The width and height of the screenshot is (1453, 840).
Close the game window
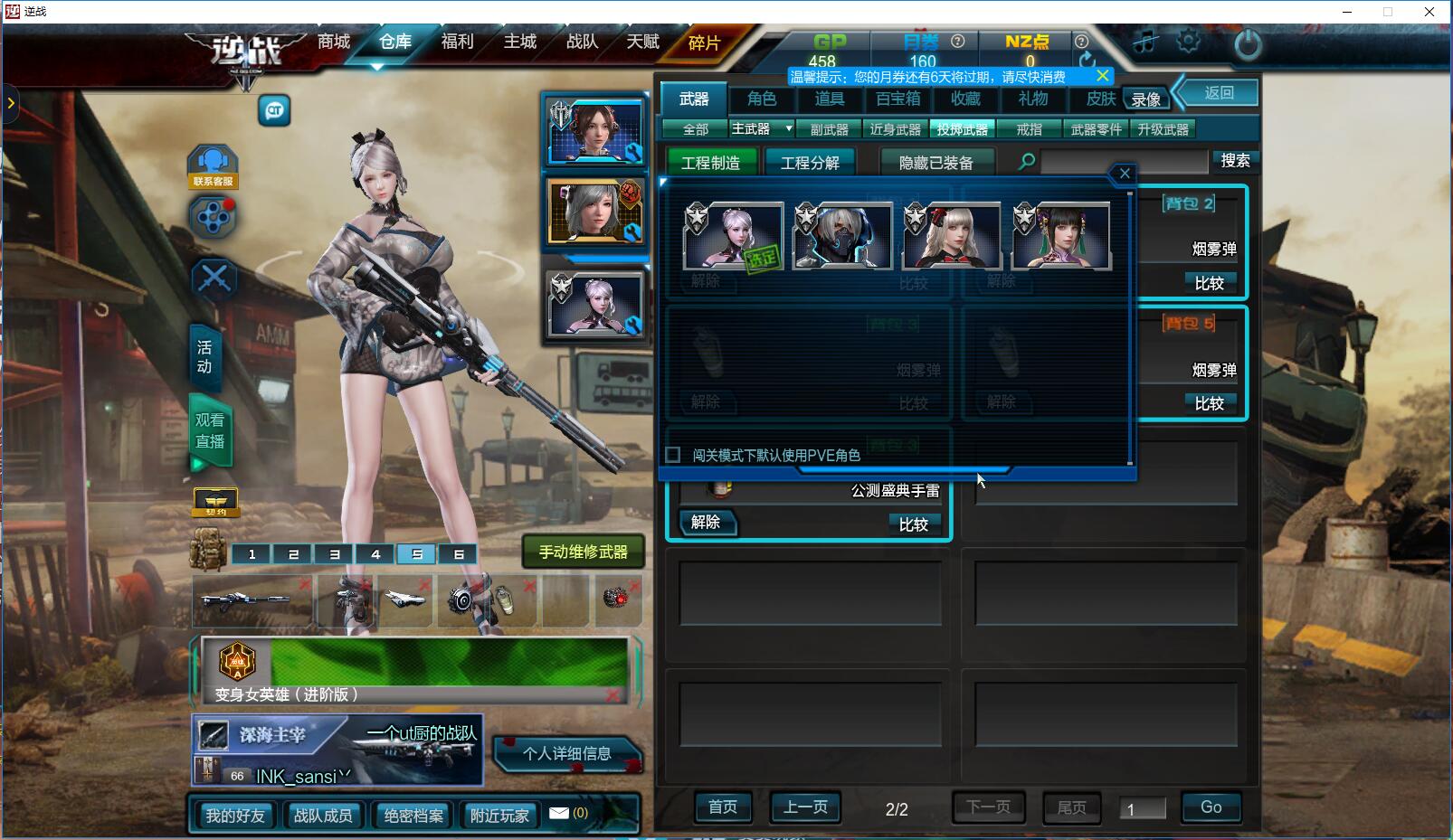click(1429, 12)
